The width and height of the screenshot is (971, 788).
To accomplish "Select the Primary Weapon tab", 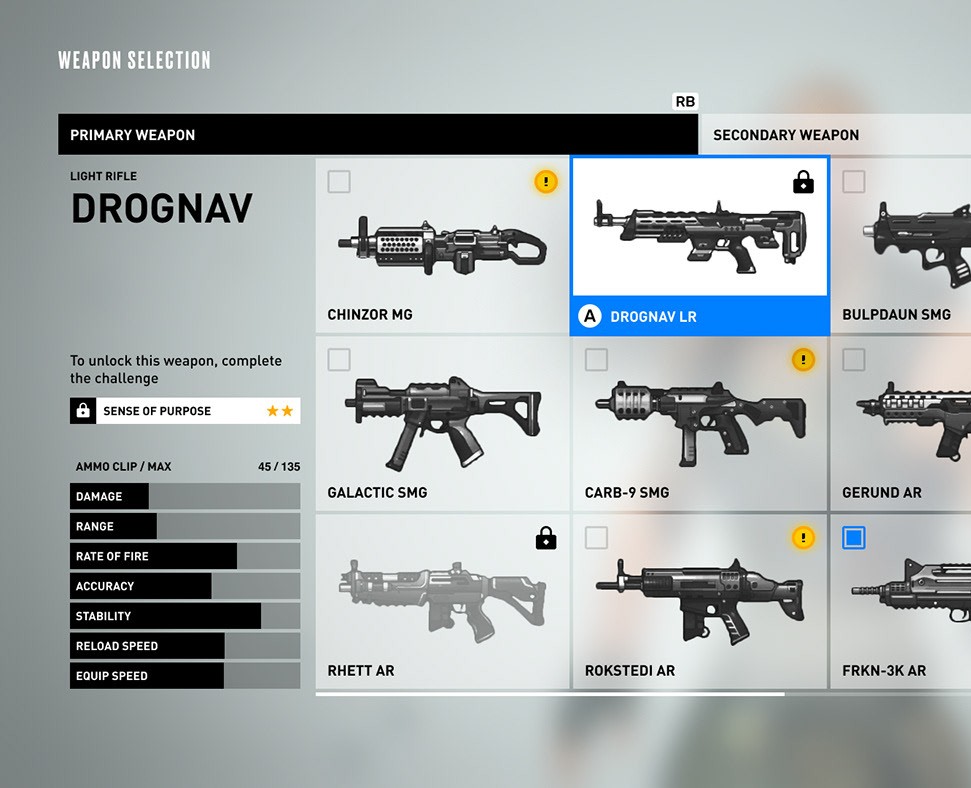I will click(x=377, y=135).
